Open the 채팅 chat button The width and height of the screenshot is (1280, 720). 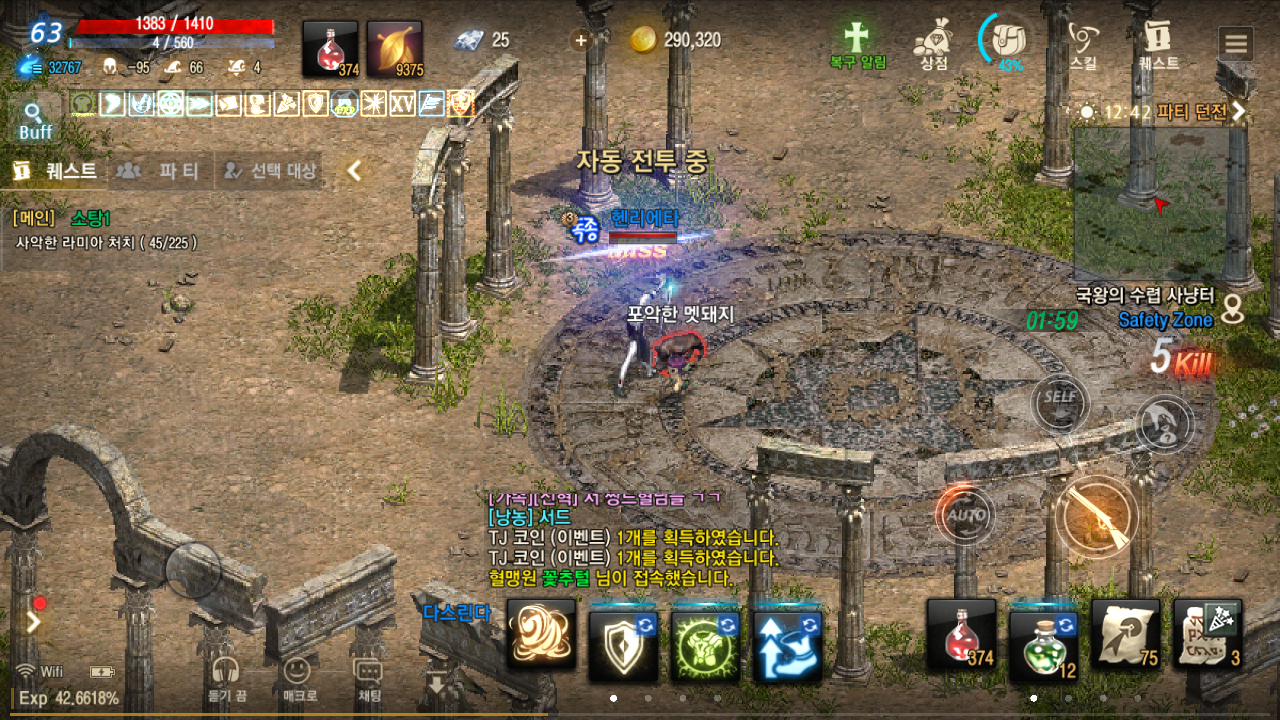(368, 675)
